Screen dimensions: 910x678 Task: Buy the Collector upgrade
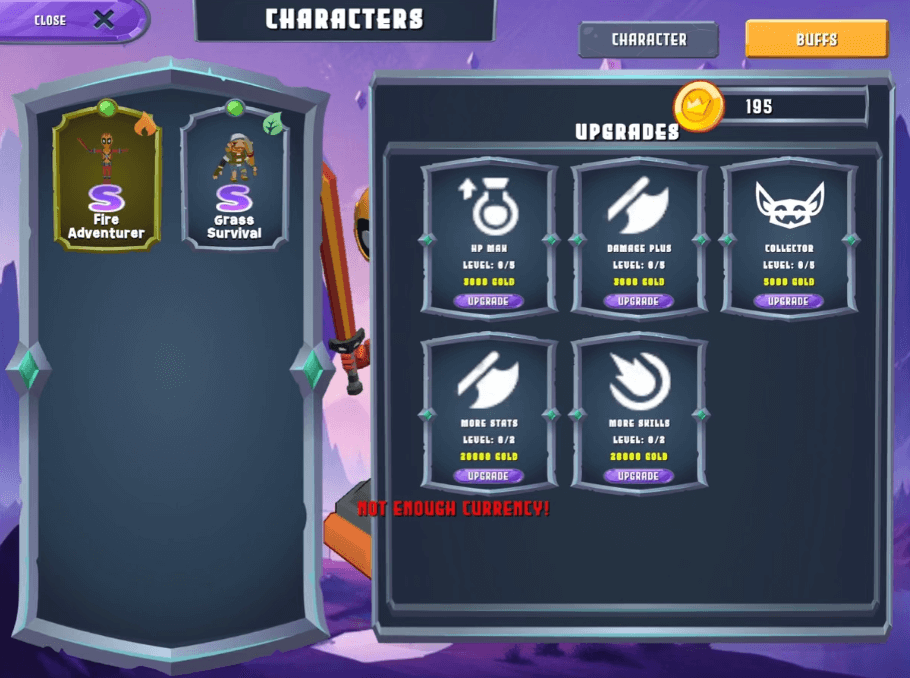pos(788,301)
